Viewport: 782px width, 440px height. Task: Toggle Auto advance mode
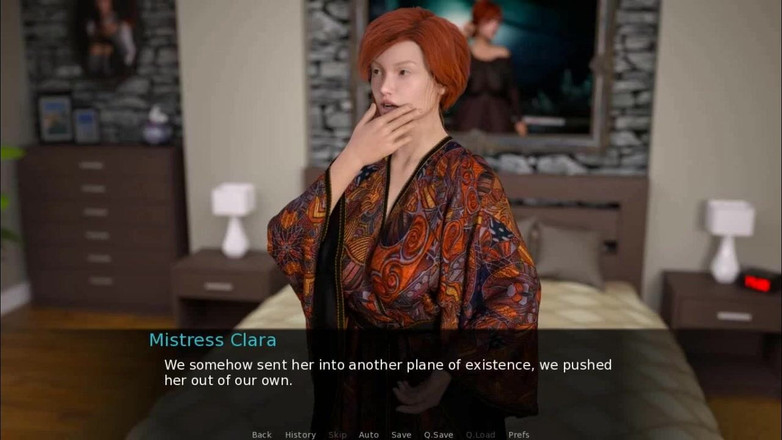pos(369,435)
